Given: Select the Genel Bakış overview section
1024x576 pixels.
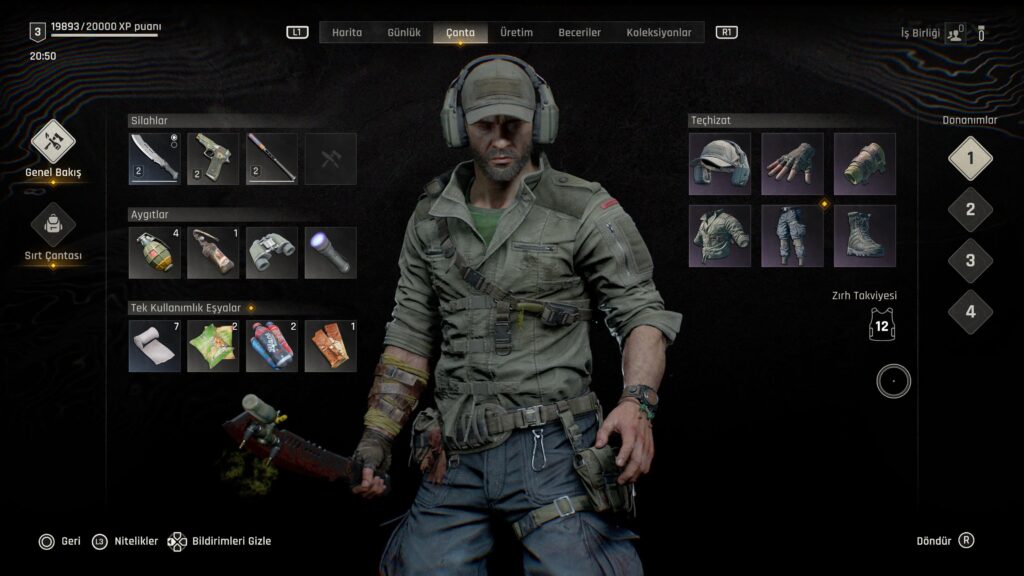Looking at the screenshot, I should tap(53, 142).
